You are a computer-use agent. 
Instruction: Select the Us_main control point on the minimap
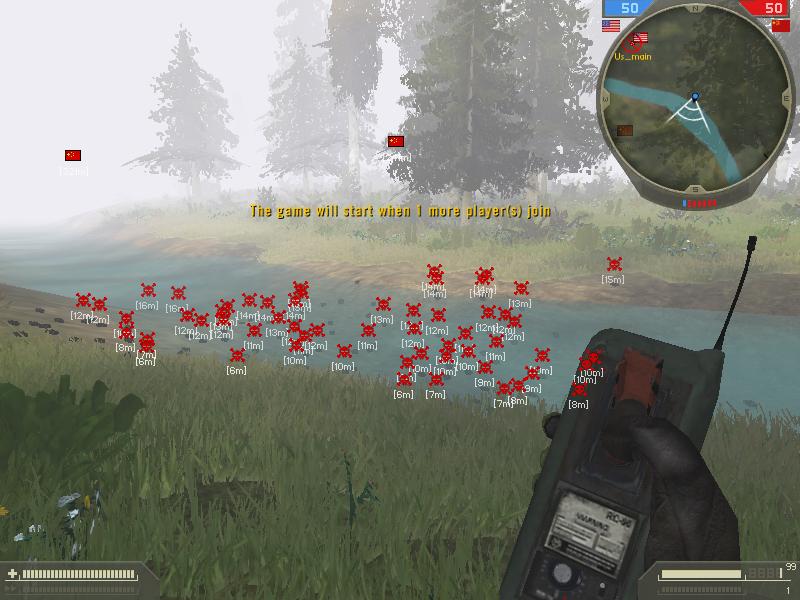(x=632, y=43)
